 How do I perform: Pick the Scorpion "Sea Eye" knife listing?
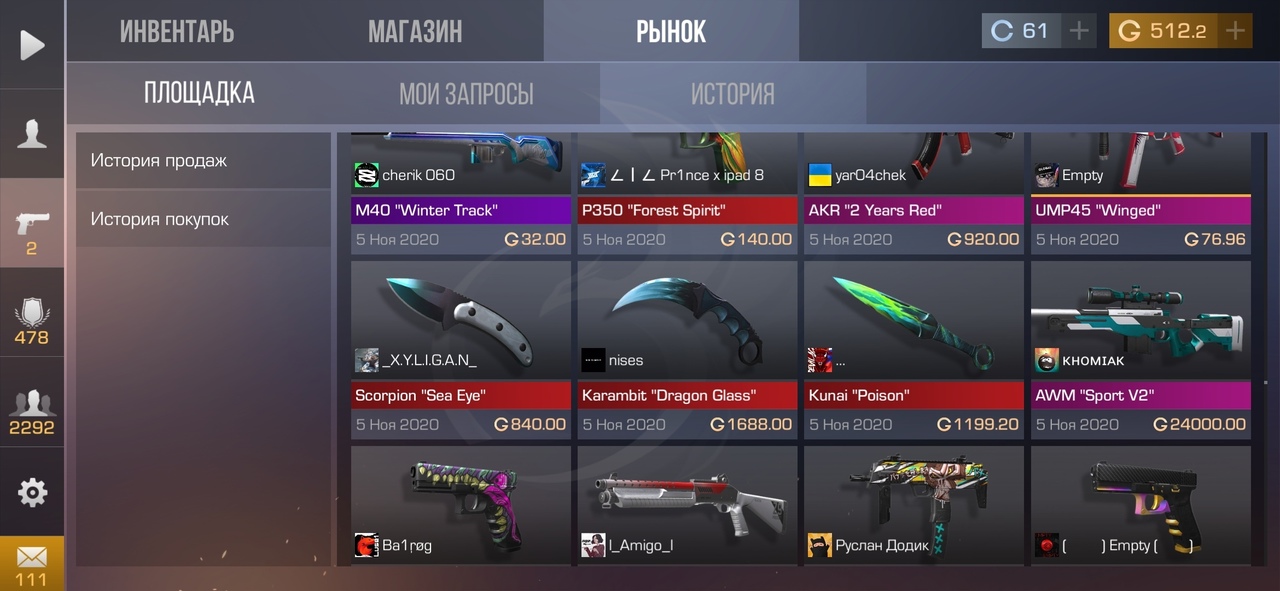point(461,349)
